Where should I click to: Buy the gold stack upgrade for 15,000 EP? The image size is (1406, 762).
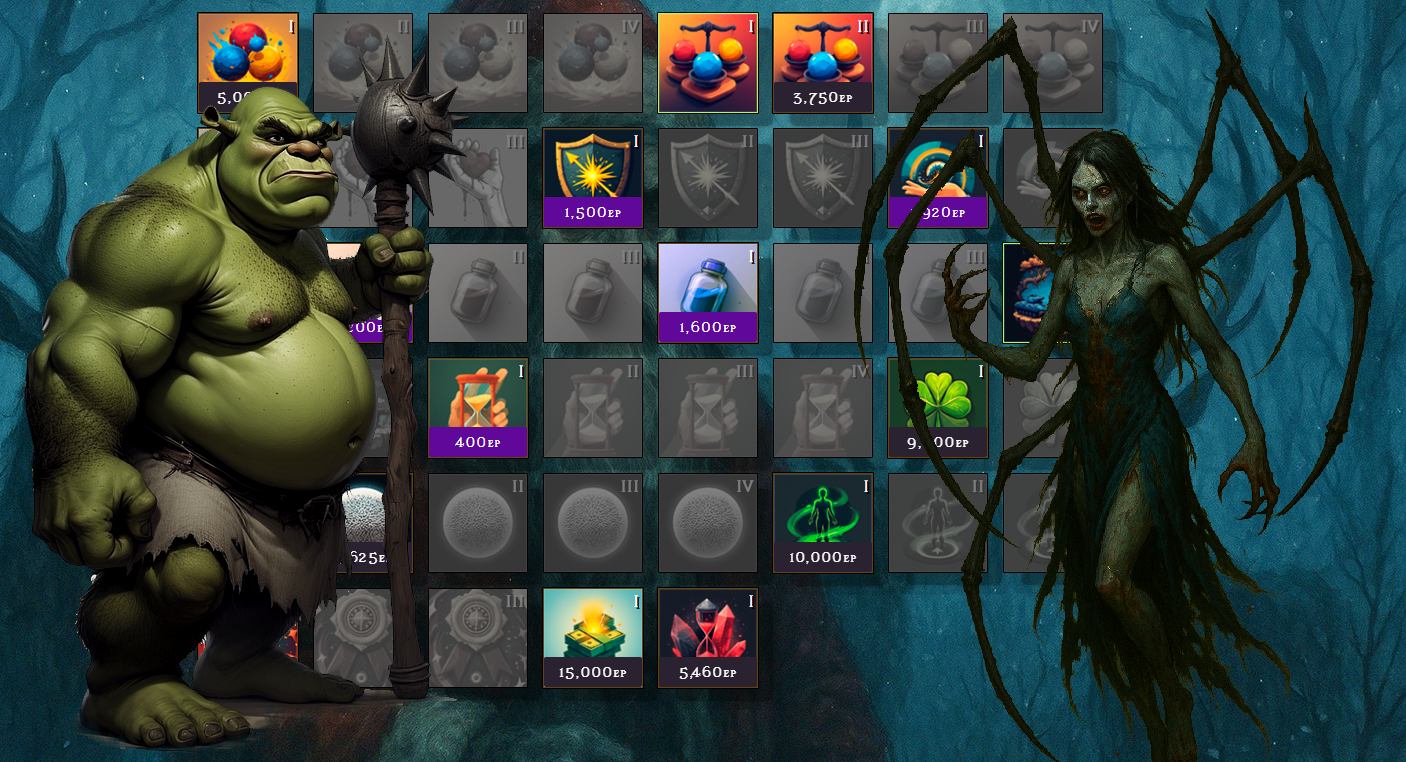tap(592, 637)
